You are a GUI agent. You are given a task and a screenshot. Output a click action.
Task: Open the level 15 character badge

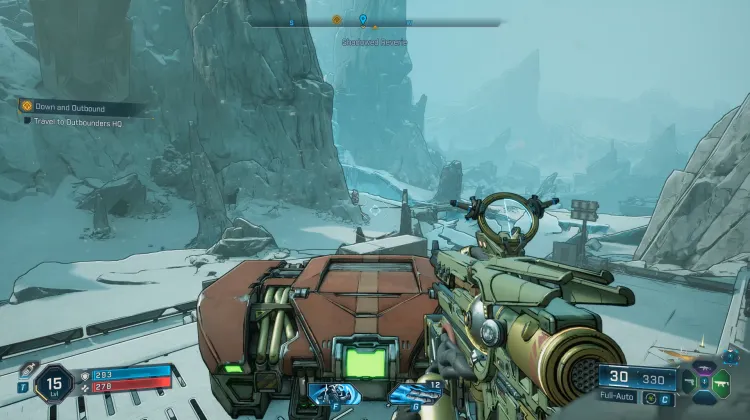coord(53,384)
